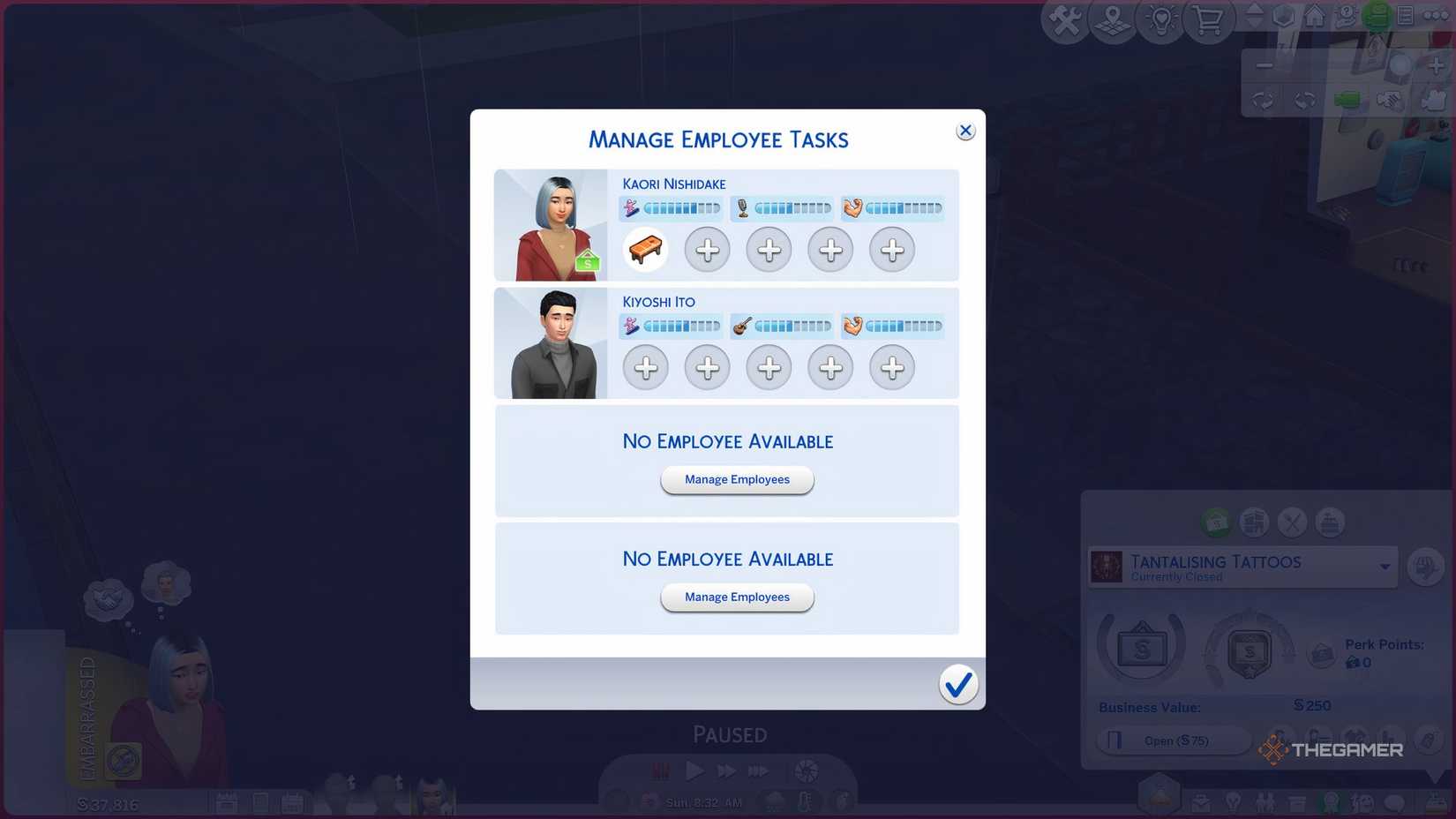This screenshot has height=819, width=1456.
Task: Zoom in with the plus camera control
Action: click(x=1435, y=65)
